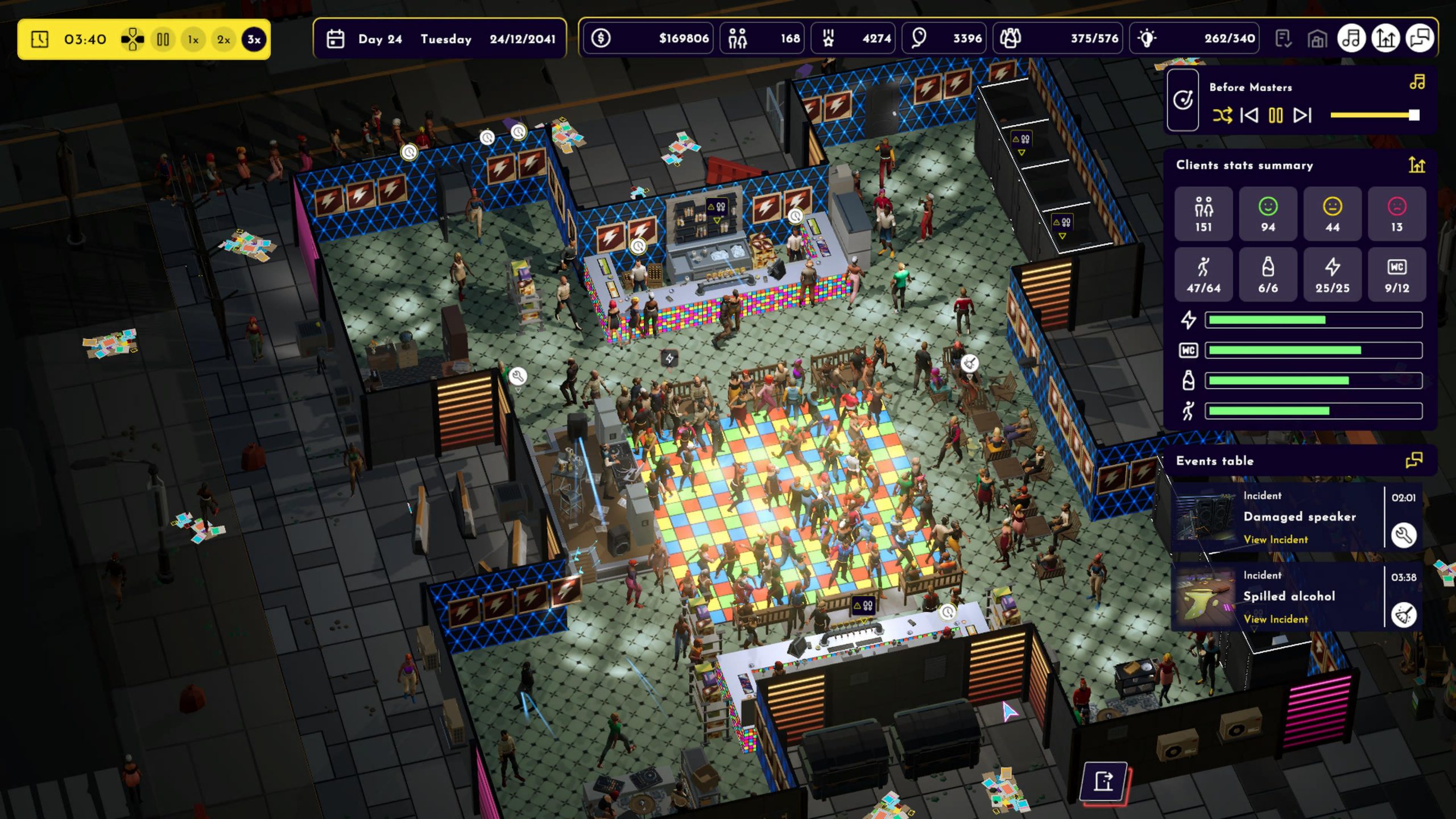
Task: Open the vinyl record playlist icon
Action: [x=1183, y=101]
